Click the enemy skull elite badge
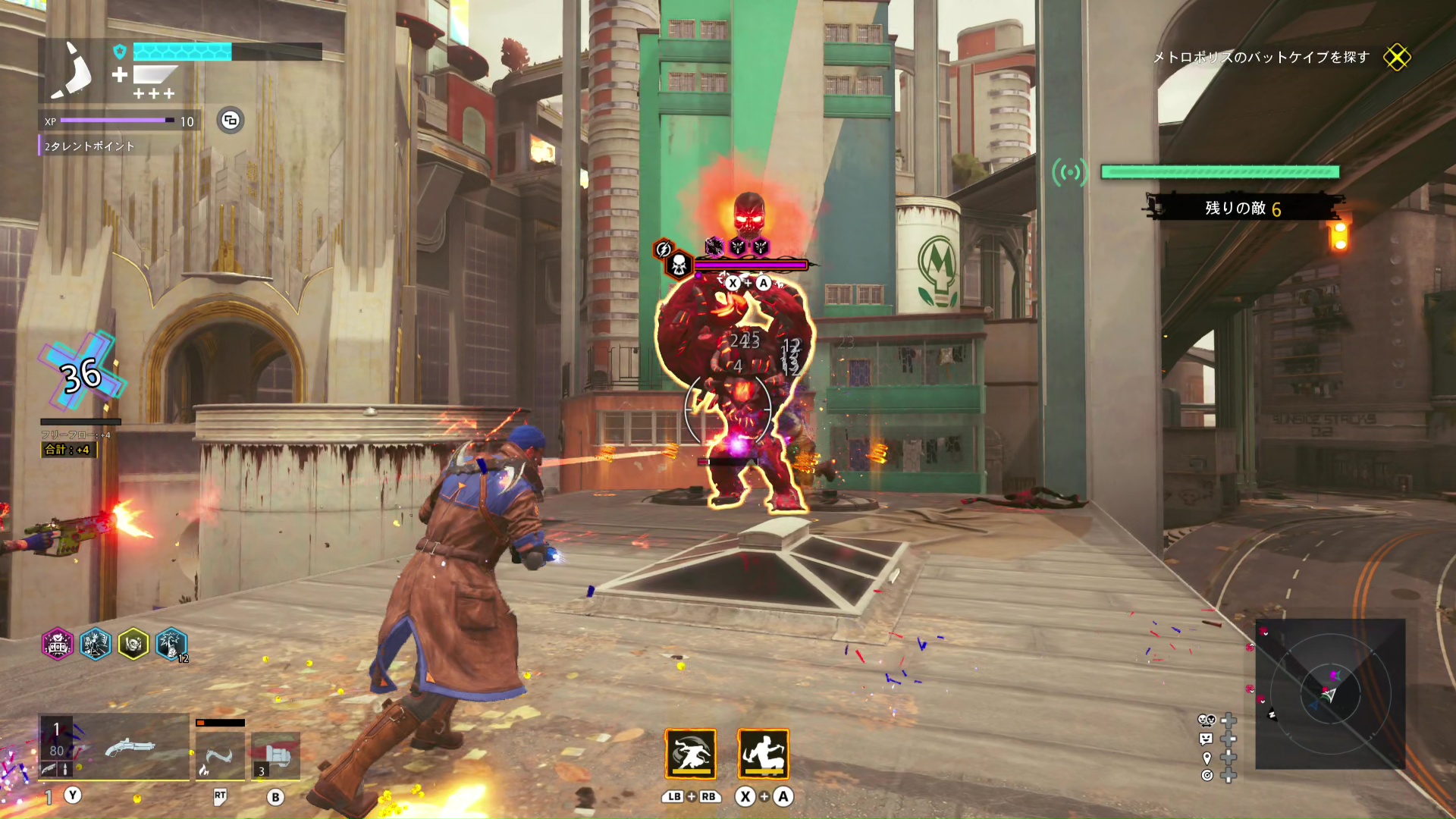The image size is (1456, 819). [x=679, y=264]
